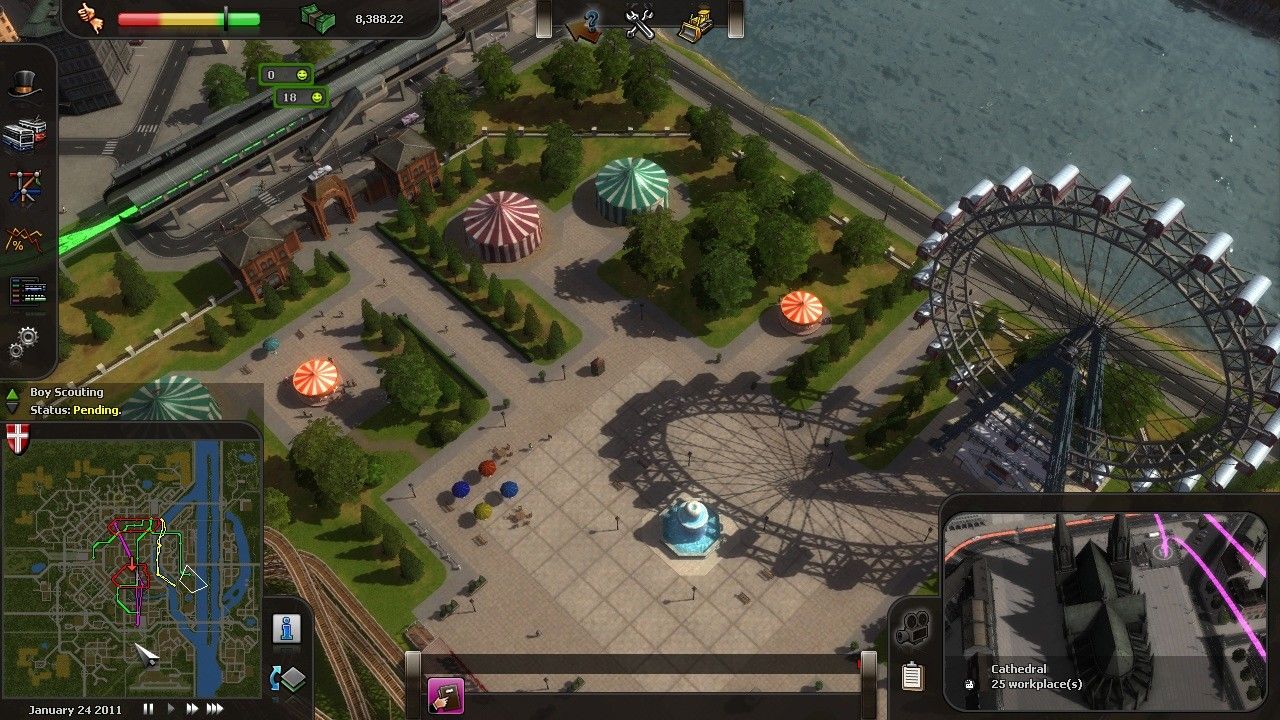Select the wrench and screwdriver tool

[x=640, y=22]
